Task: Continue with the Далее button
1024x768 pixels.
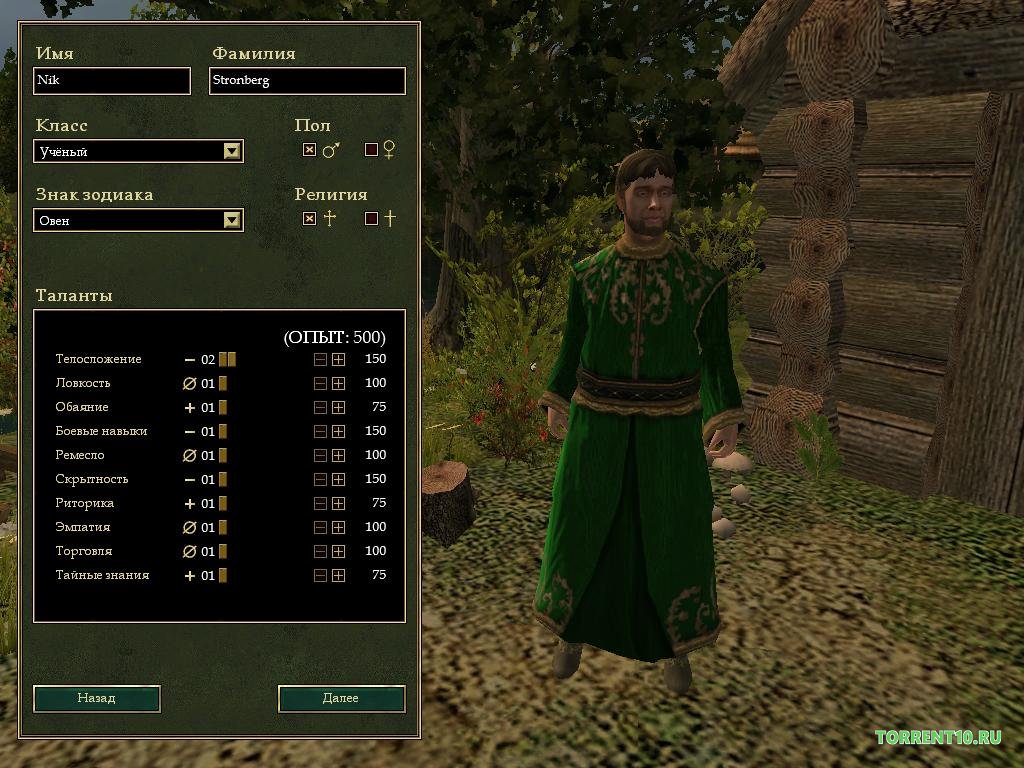Action: (x=341, y=698)
